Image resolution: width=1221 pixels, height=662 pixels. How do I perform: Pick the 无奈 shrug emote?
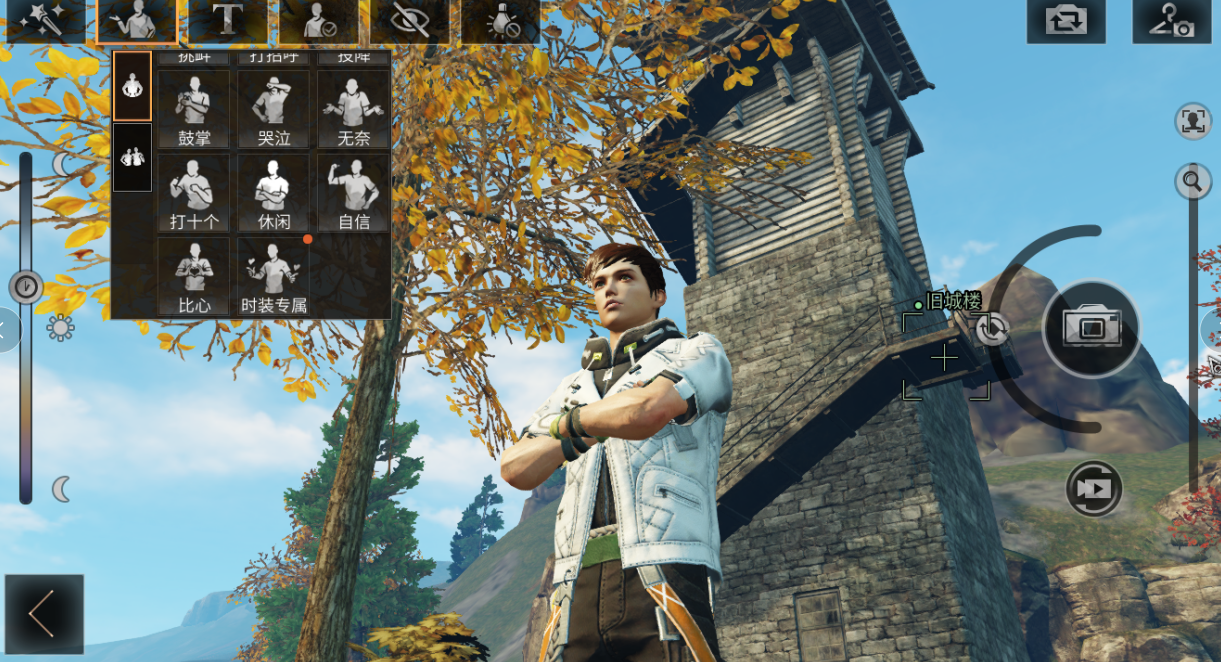click(353, 110)
